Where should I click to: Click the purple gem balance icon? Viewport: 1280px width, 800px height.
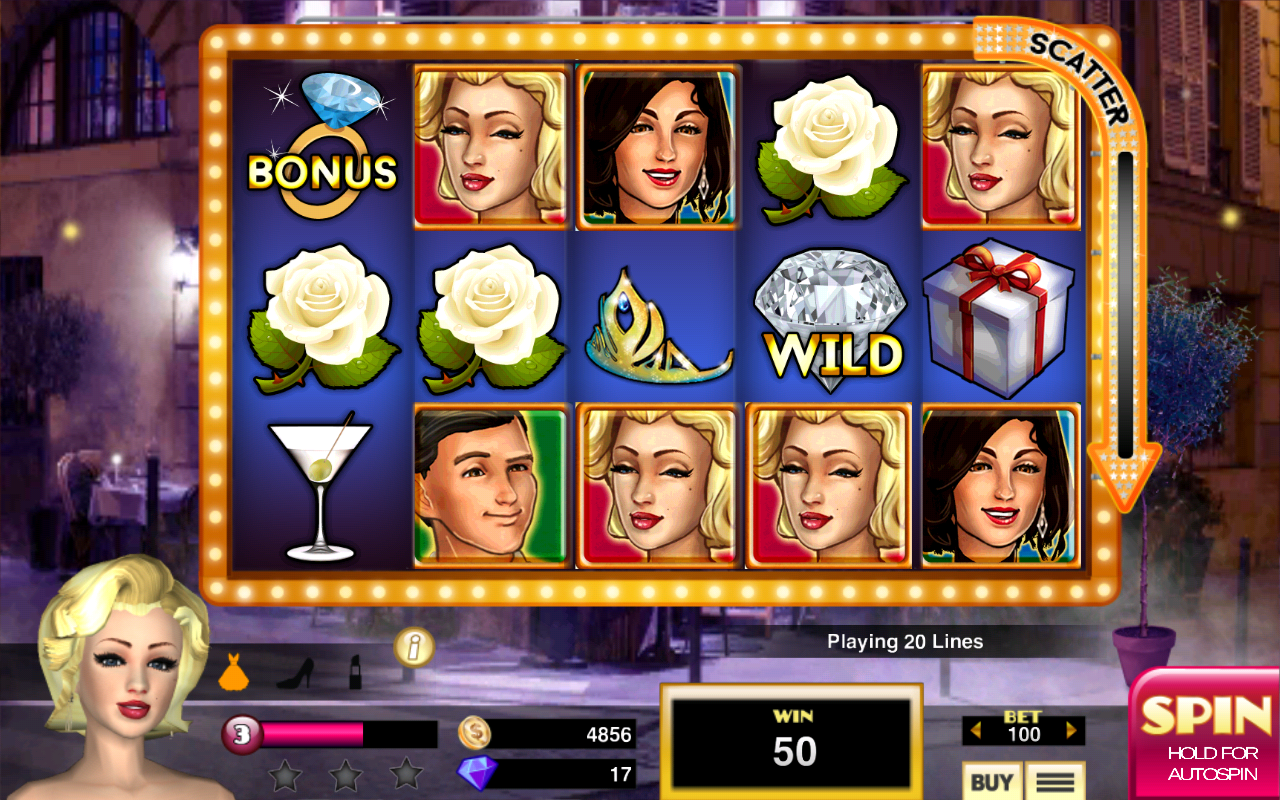point(474,773)
